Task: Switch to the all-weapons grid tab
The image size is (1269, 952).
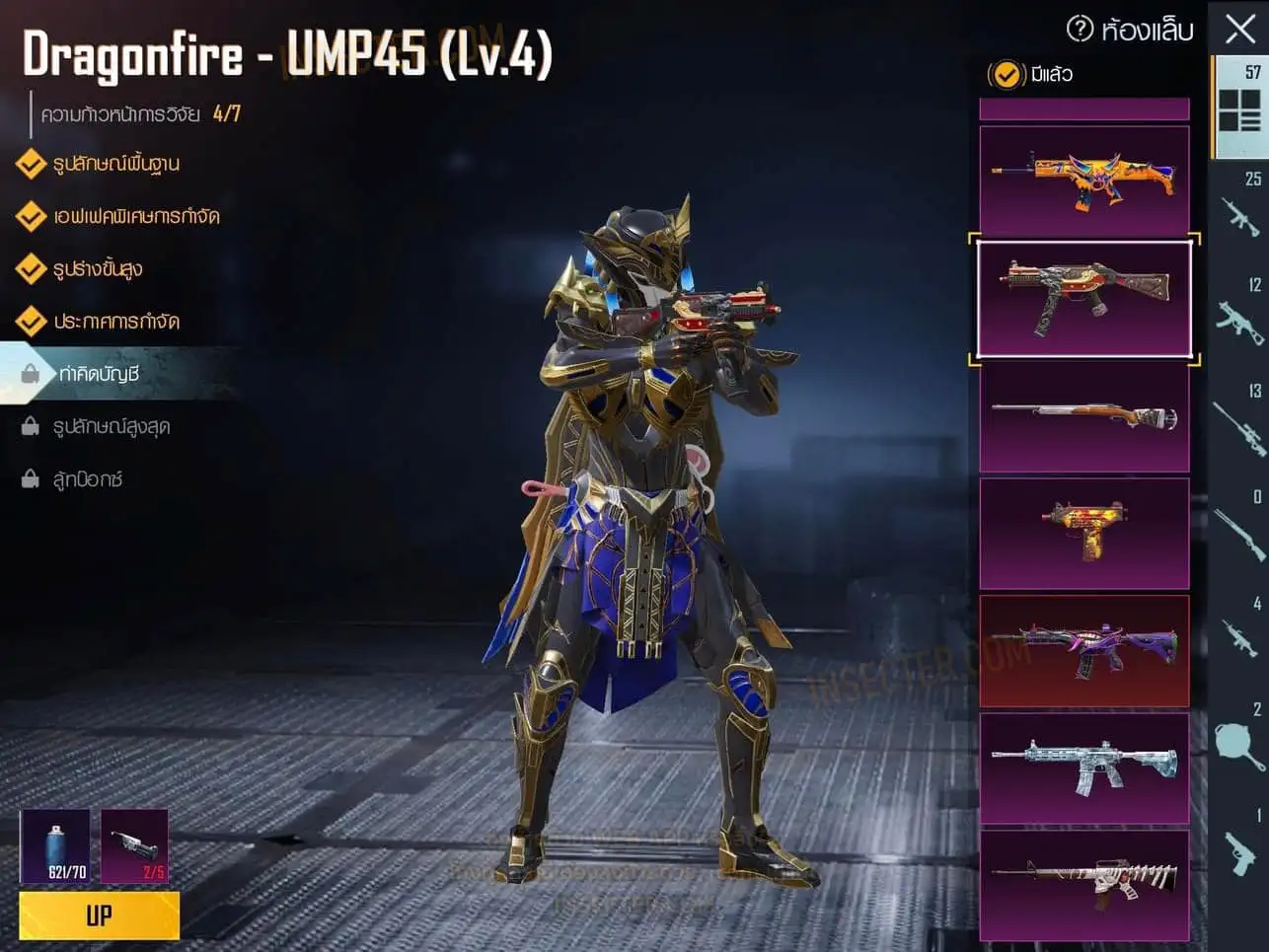Action: pyautogui.click(x=1239, y=108)
